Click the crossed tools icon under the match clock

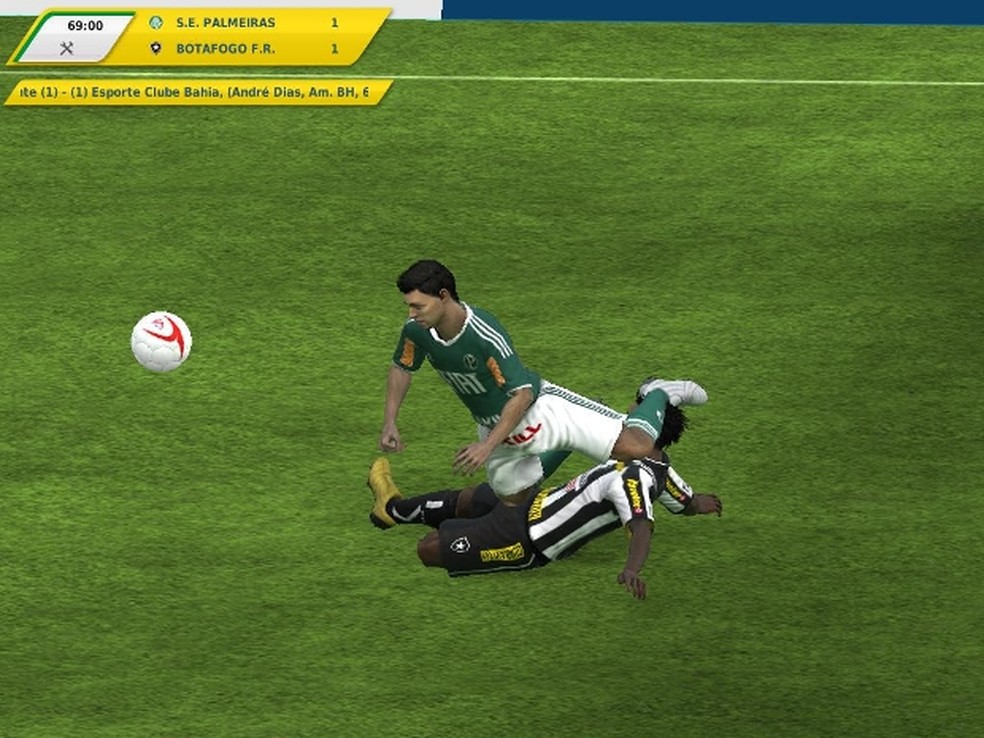pos(67,48)
